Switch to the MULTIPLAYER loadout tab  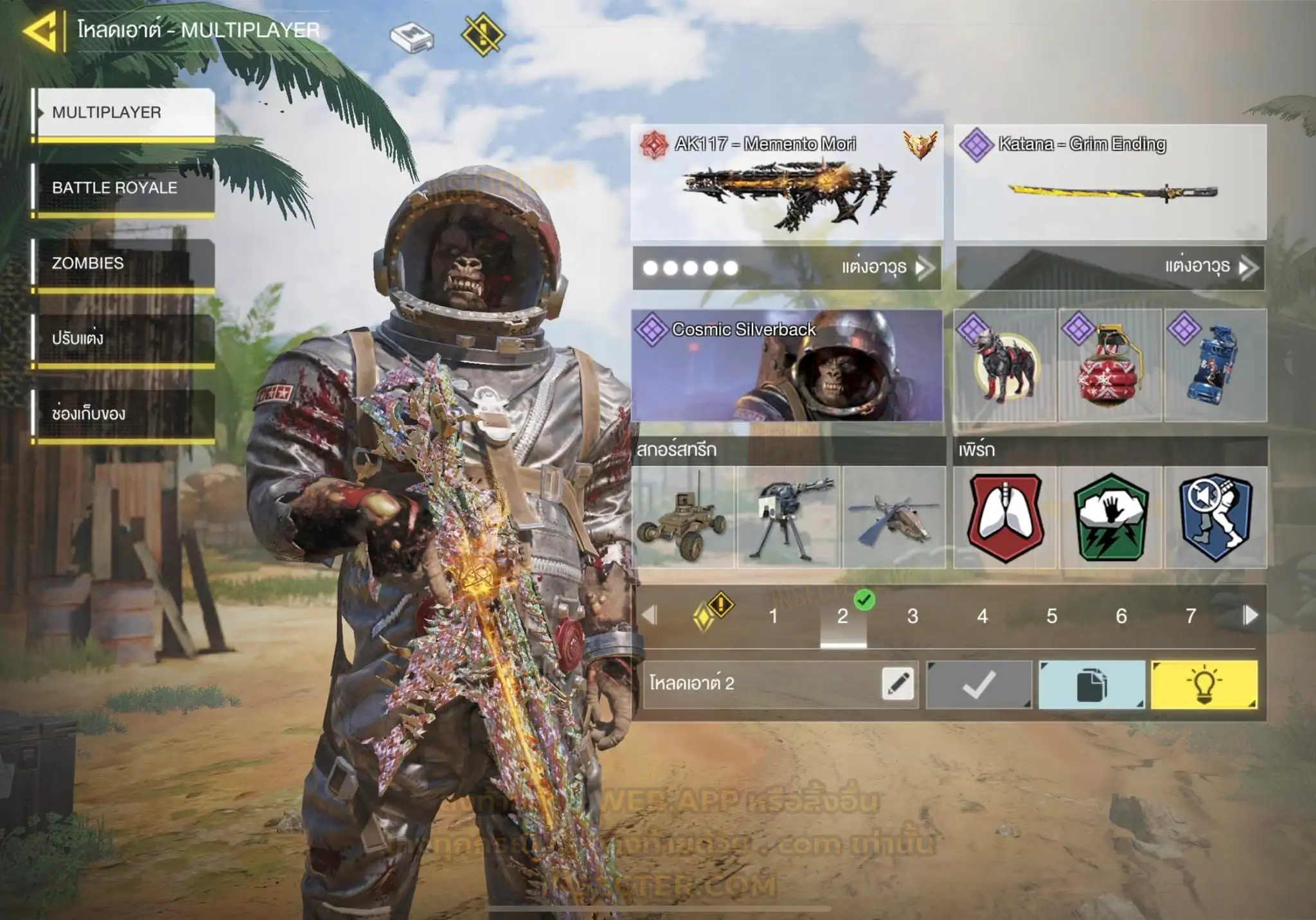click(x=123, y=113)
